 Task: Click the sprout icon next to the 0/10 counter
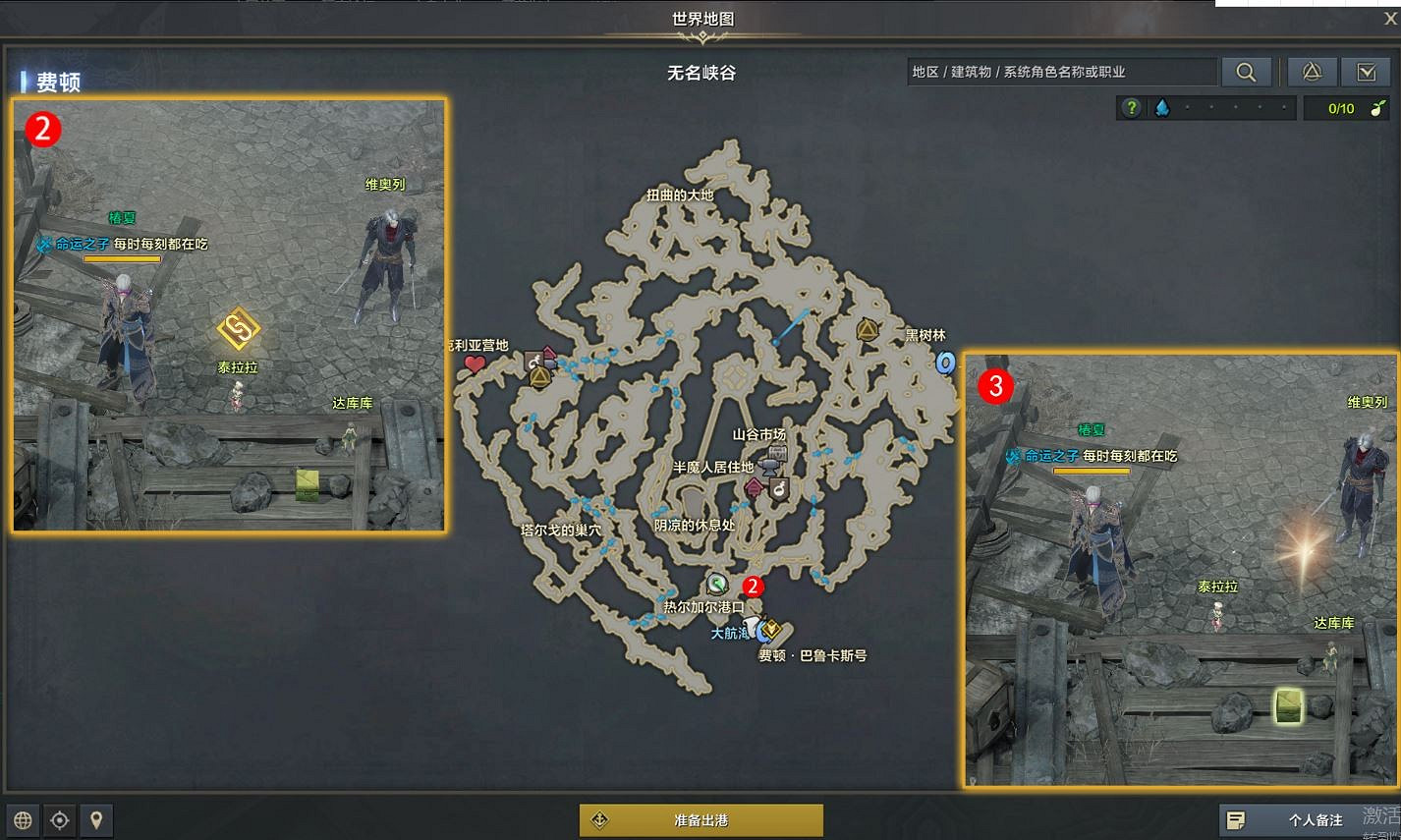[x=1379, y=107]
